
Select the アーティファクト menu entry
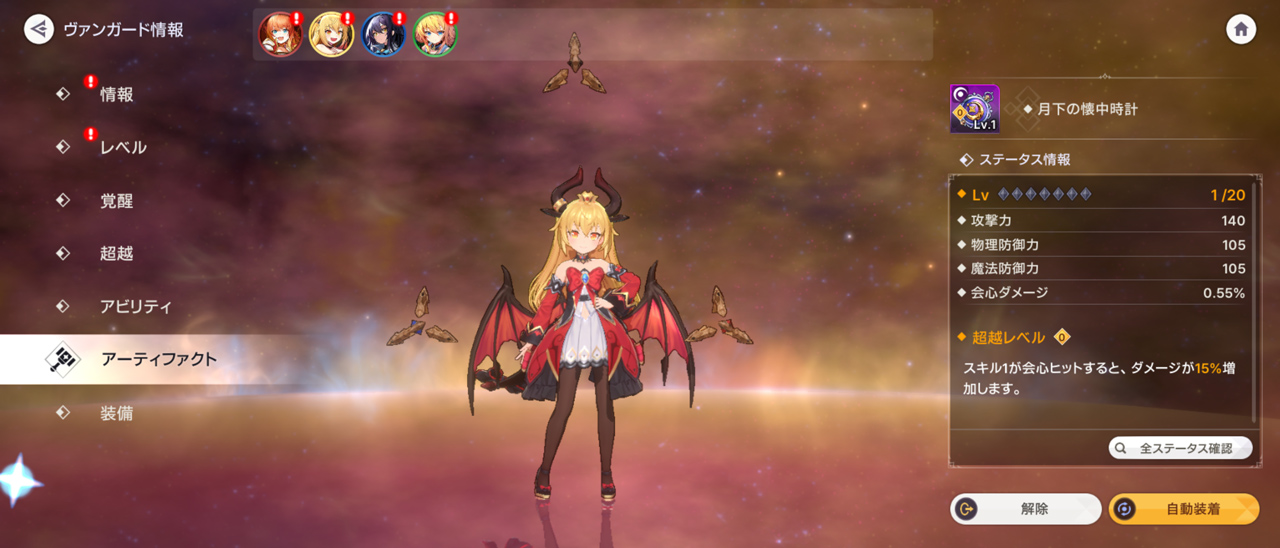(158, 359)
